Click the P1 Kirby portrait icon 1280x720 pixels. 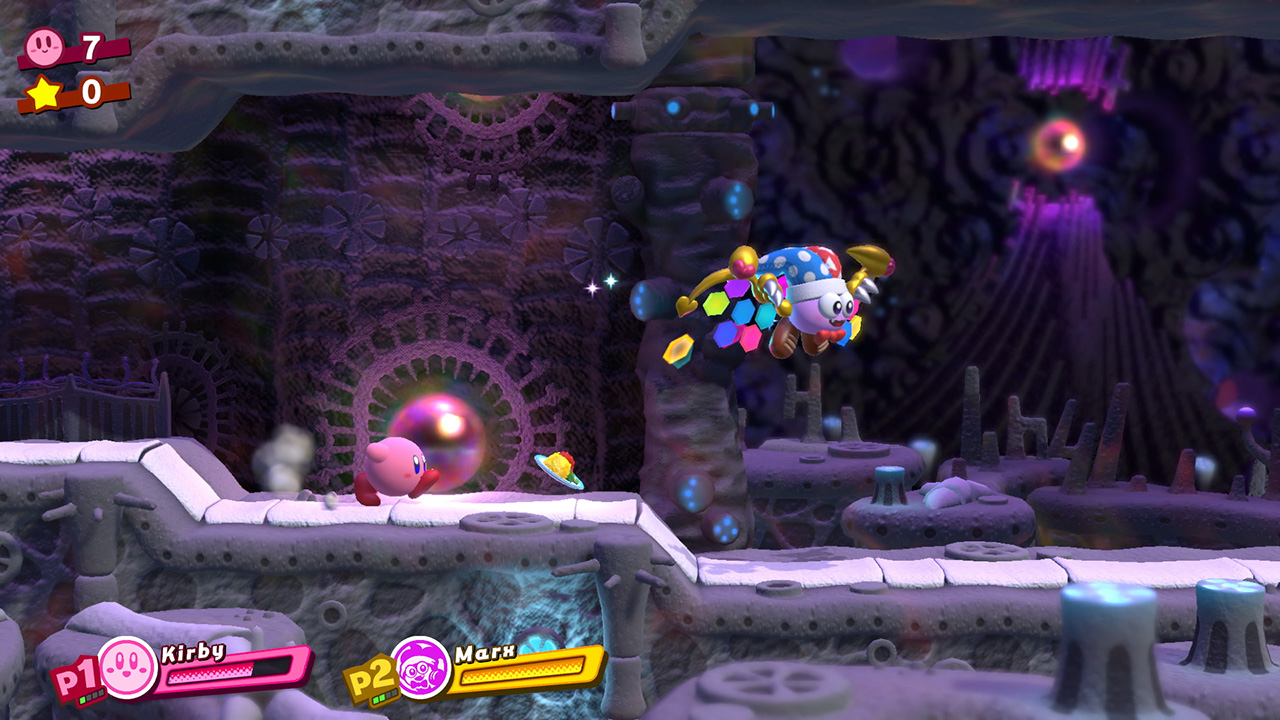[128, 667]
